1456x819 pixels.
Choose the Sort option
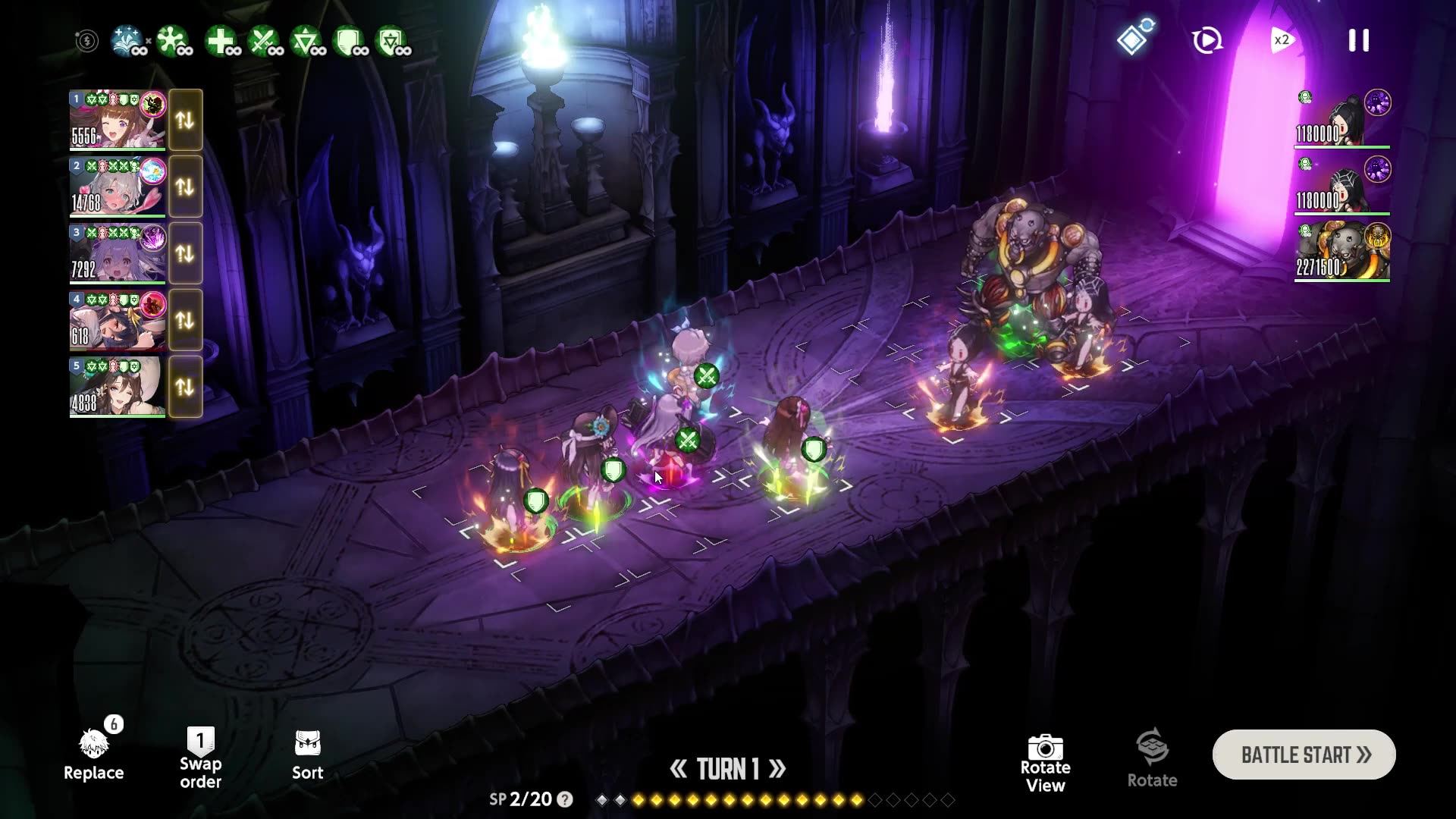[x=307, y=755]
